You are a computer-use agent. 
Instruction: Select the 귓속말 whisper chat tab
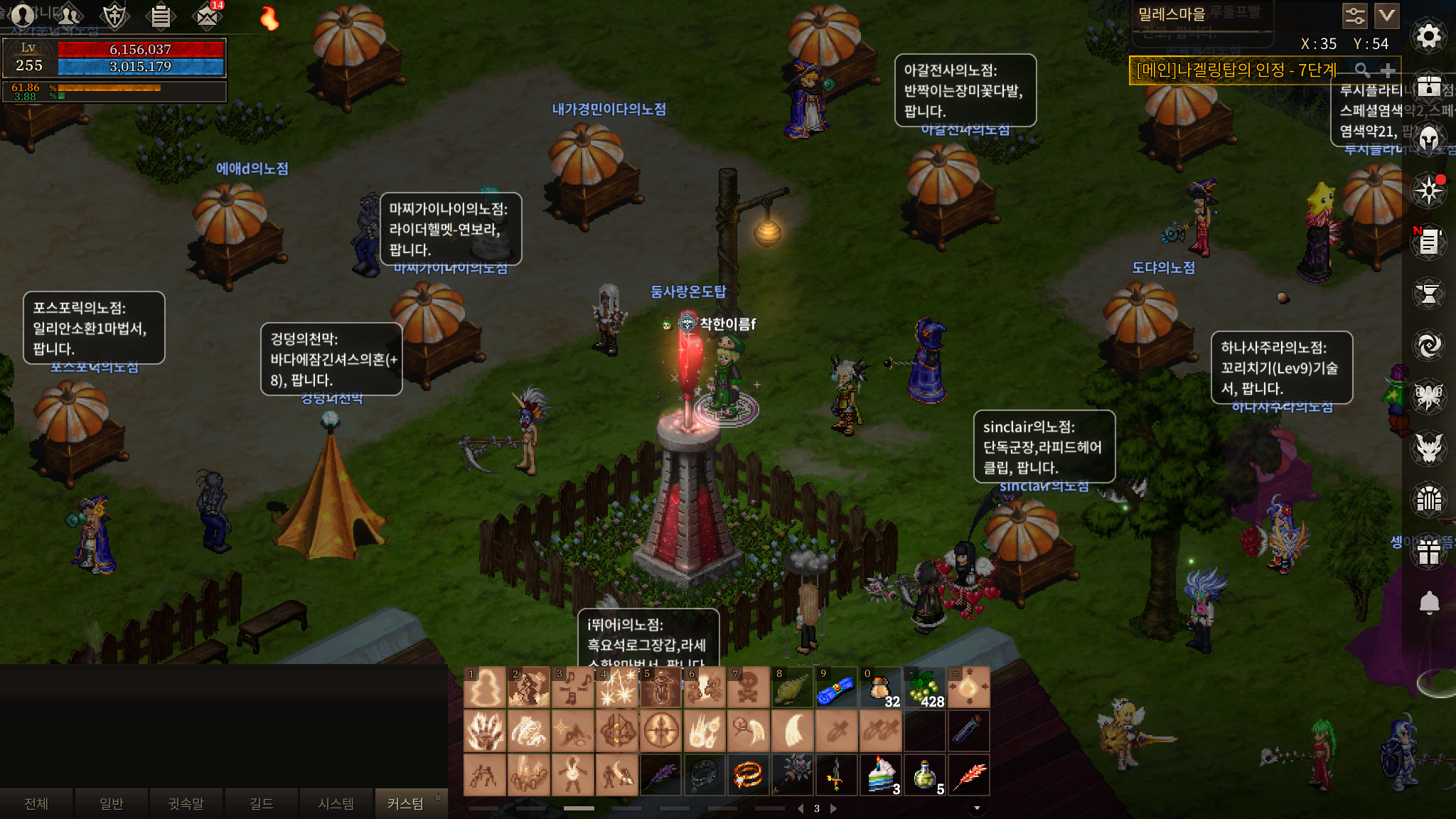tap(186, 803)
